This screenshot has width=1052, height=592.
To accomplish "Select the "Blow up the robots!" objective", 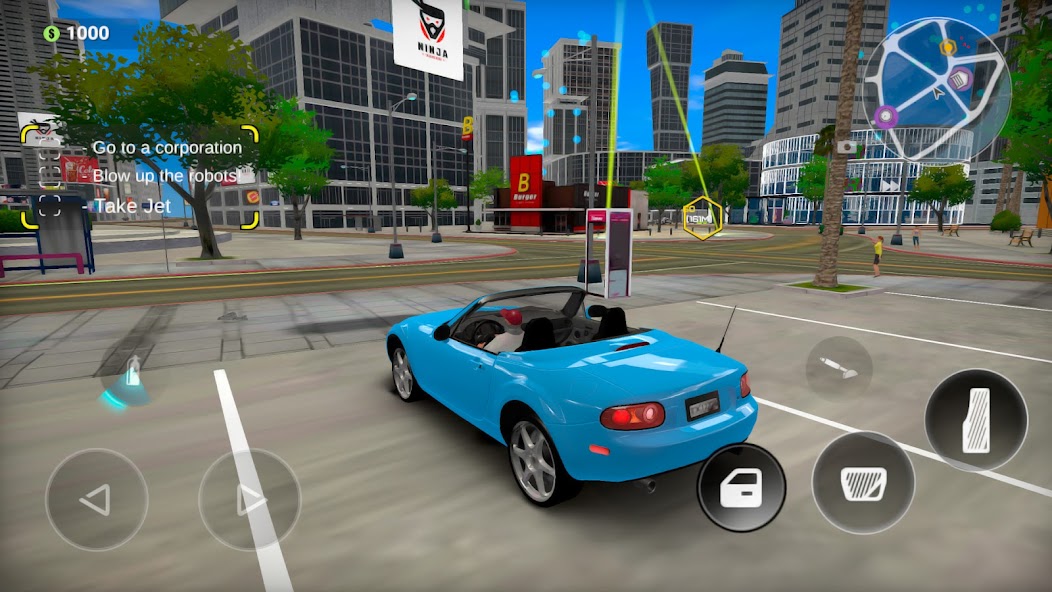I will [x=167, y=176].
